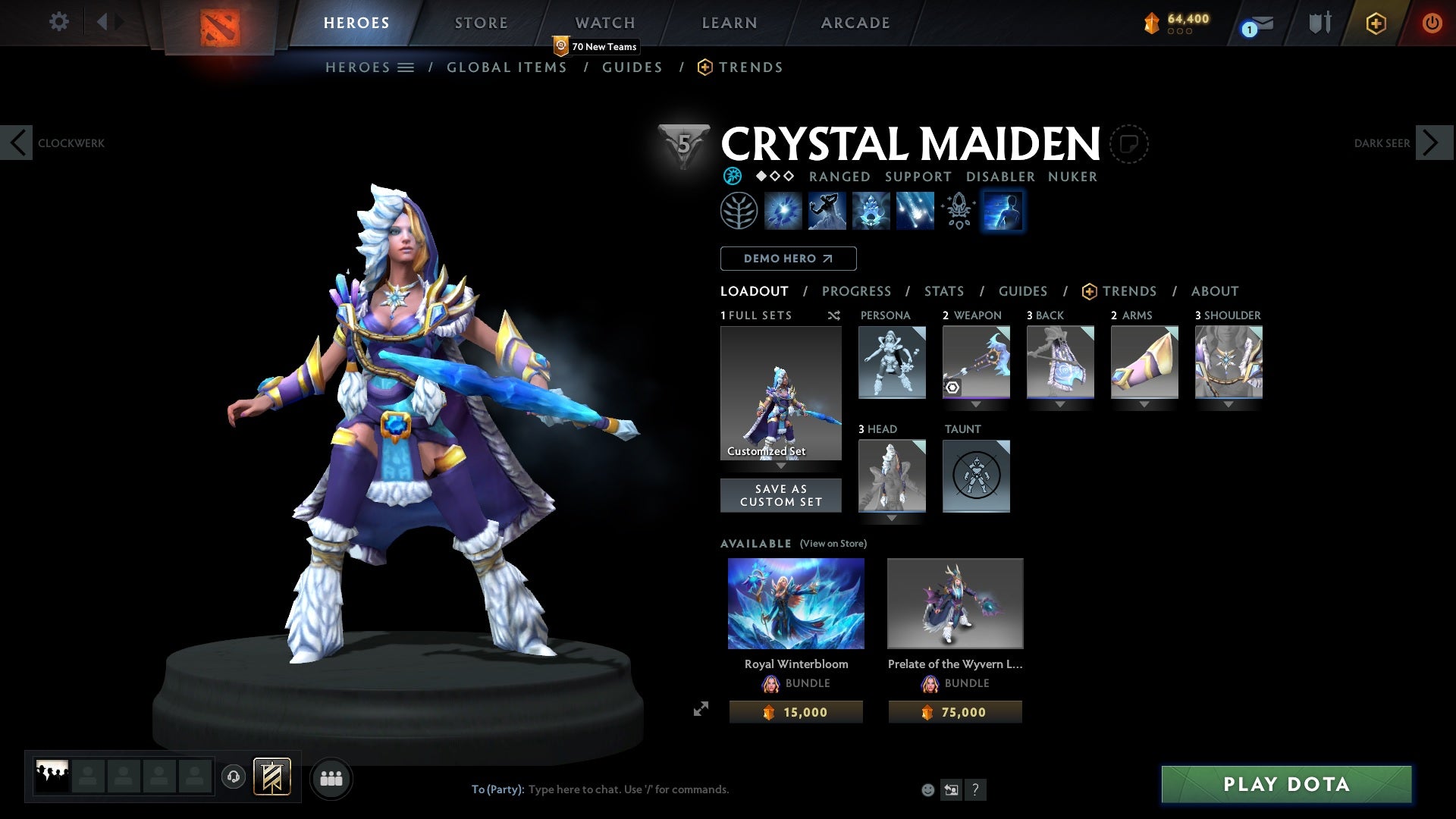Open the GLOBAL ITEMS menu item

[x=507, y=67]
